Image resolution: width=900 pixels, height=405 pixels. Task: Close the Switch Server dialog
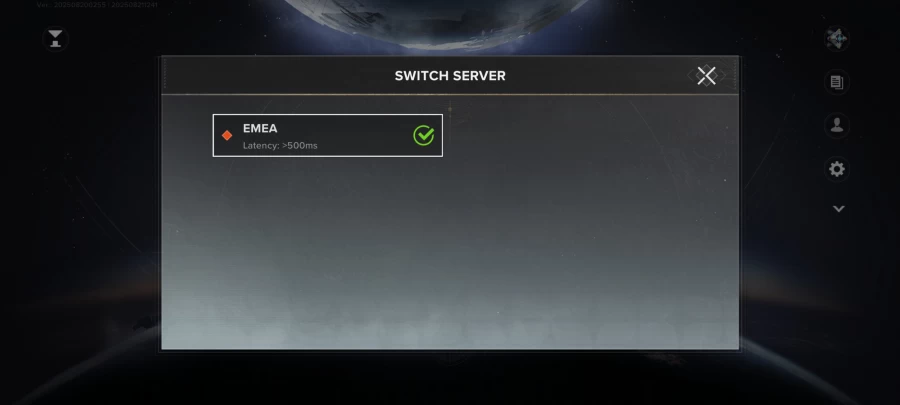pos(706,76)
